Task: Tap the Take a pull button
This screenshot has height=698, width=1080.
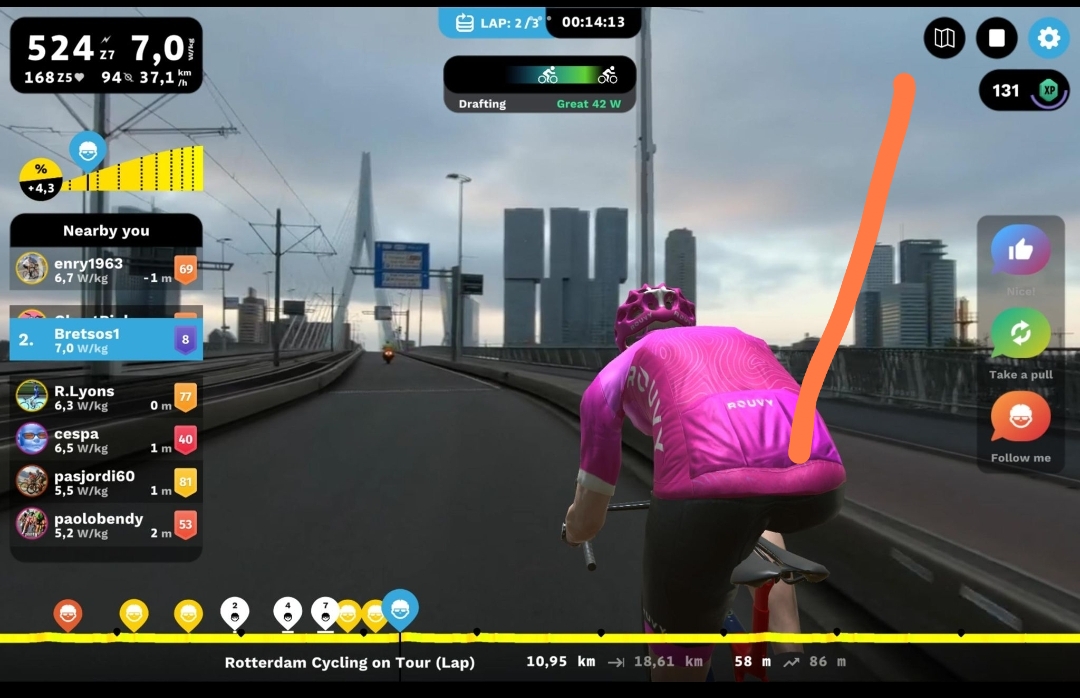Action: (1020, 334)
